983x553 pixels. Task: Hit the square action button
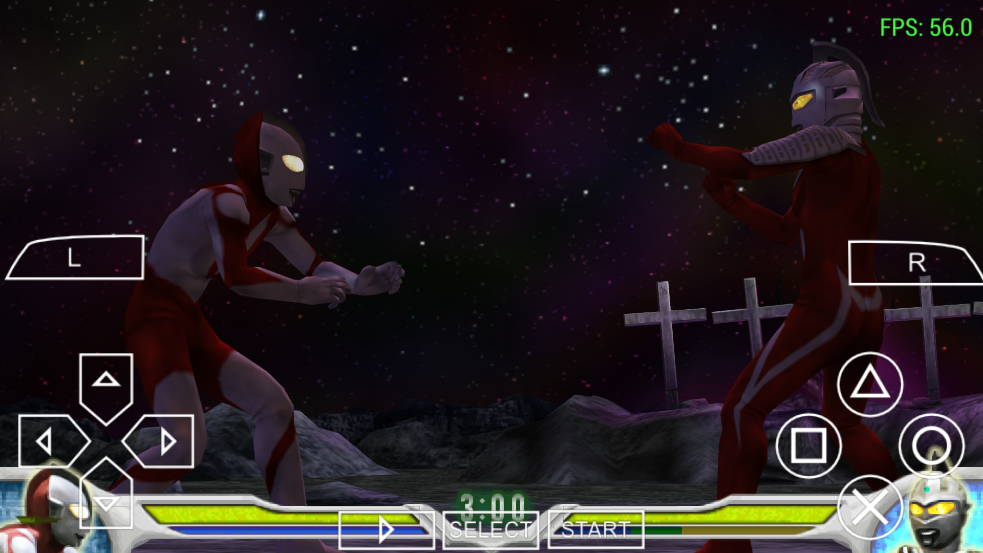[808, 445]
